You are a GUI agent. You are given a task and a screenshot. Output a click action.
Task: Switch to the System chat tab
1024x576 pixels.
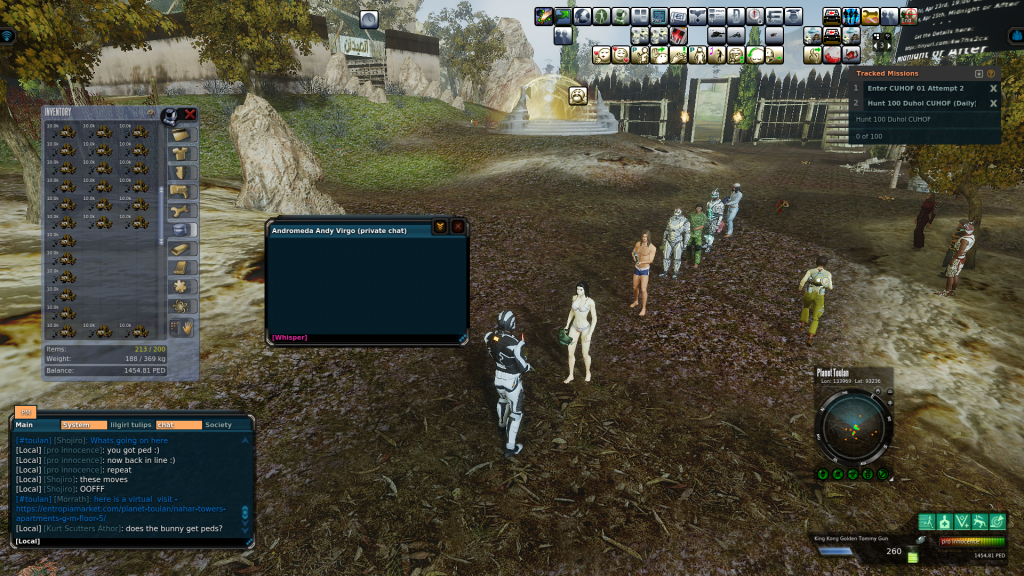76,425
